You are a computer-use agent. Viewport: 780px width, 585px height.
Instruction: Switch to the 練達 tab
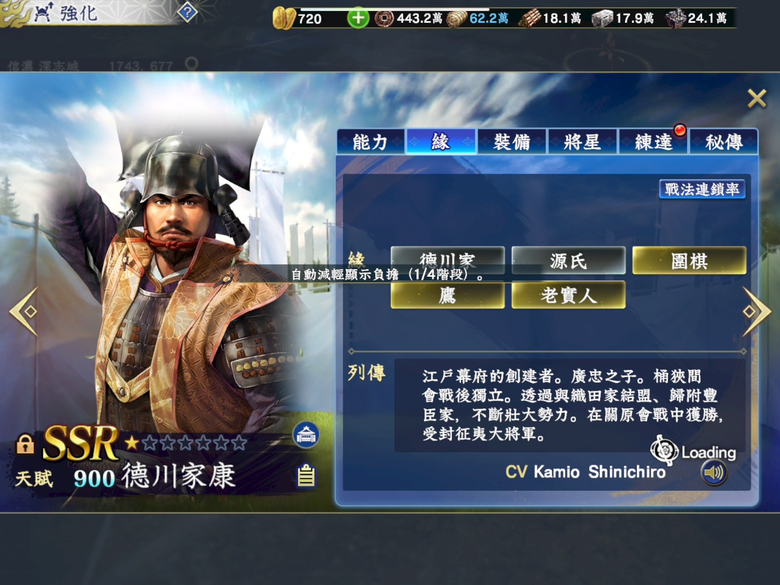653,143
